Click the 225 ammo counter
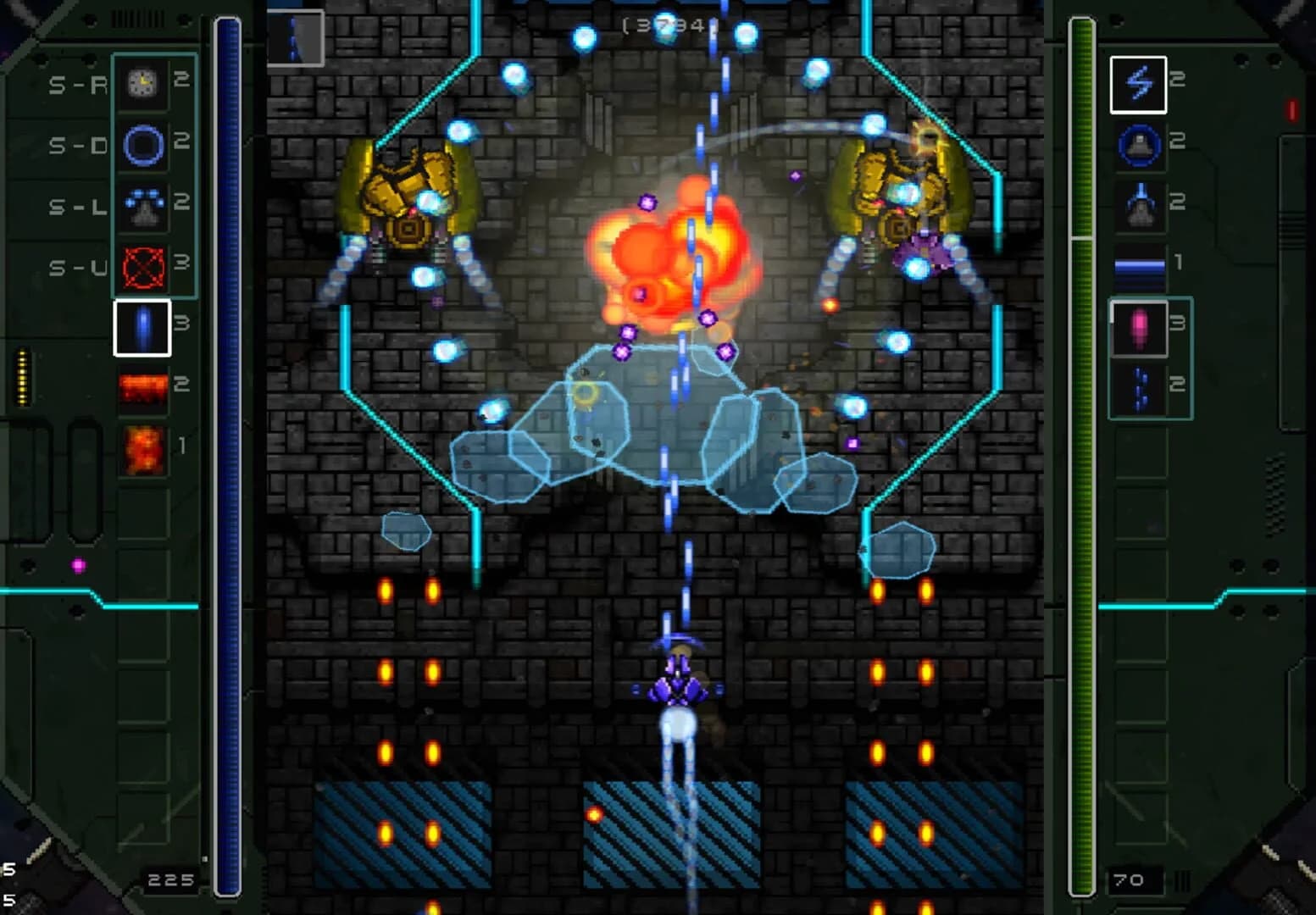Viewport: 1316px width, 915px height. pyautogui.click(x=173, y=879)
